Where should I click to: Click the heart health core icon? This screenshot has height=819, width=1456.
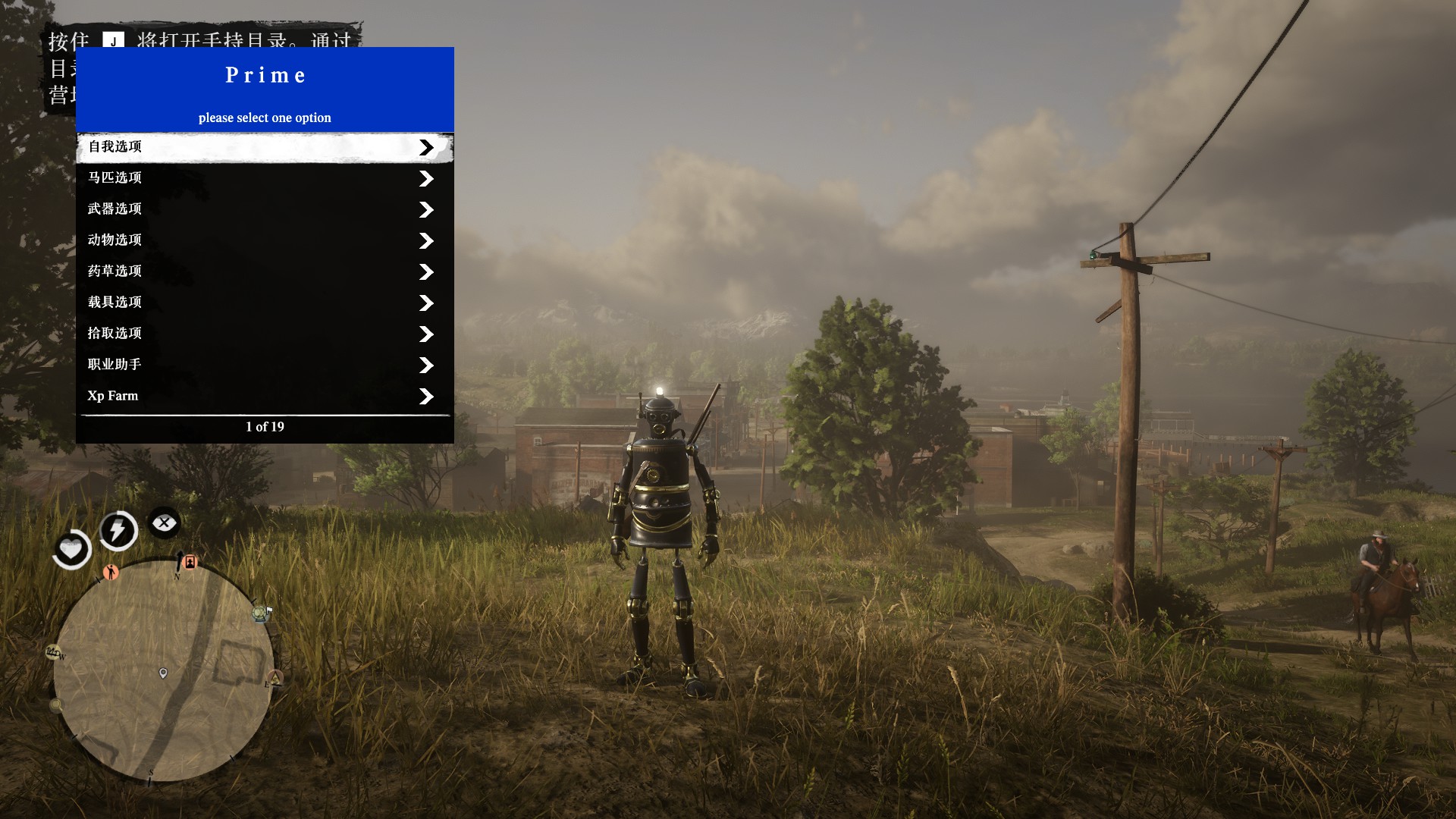pos(72,548)
